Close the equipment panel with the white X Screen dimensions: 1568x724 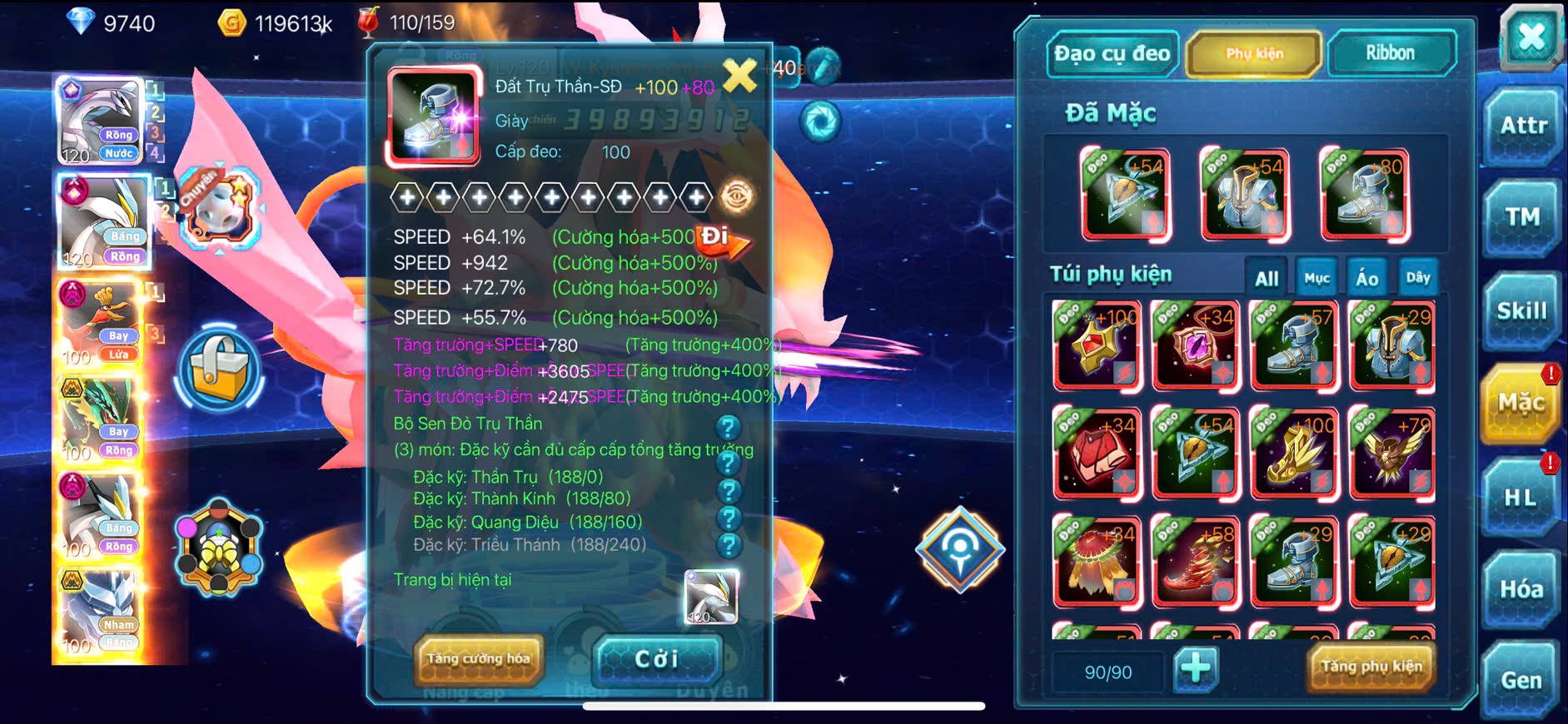(x=1531, y=37)
